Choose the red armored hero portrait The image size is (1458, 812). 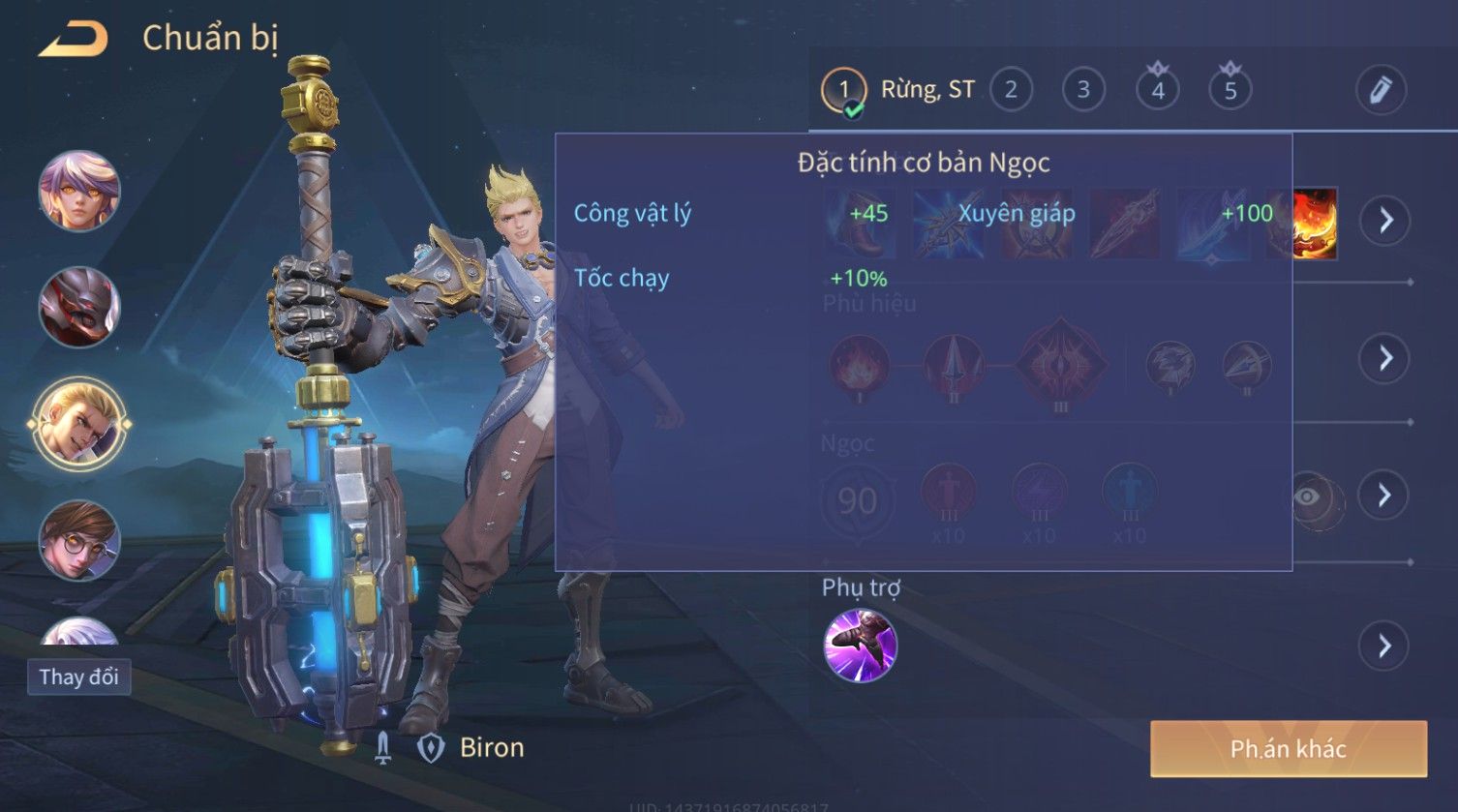pos(79,307)
